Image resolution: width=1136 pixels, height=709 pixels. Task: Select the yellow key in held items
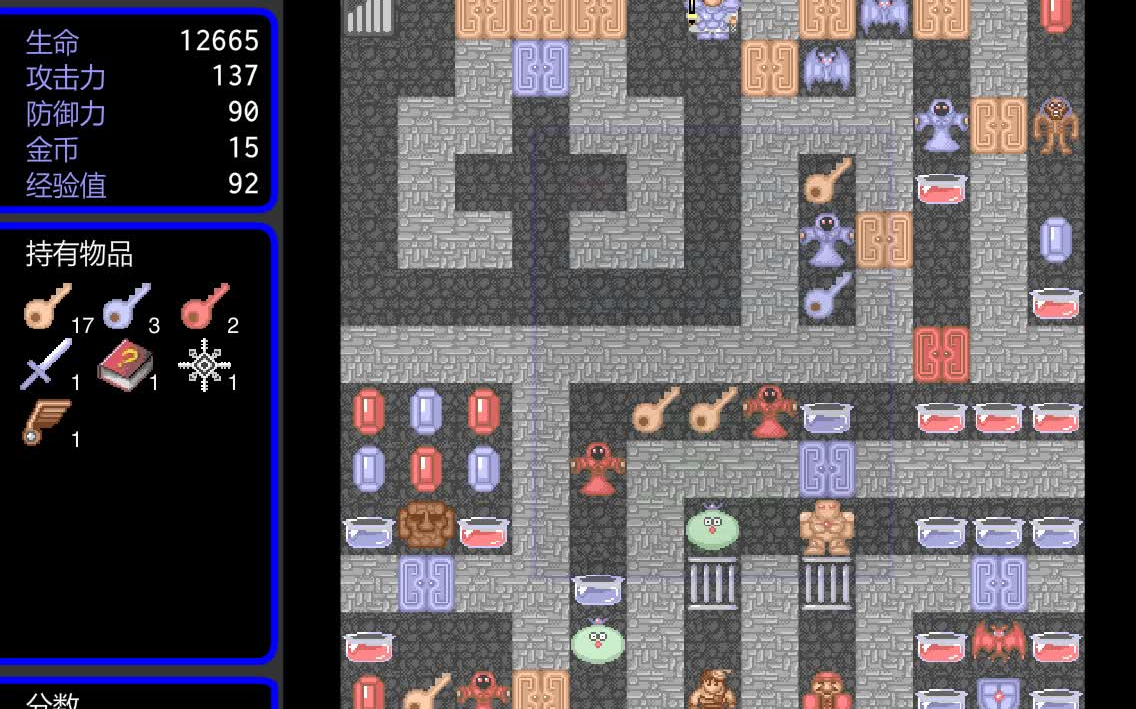(x=47, y=306)
